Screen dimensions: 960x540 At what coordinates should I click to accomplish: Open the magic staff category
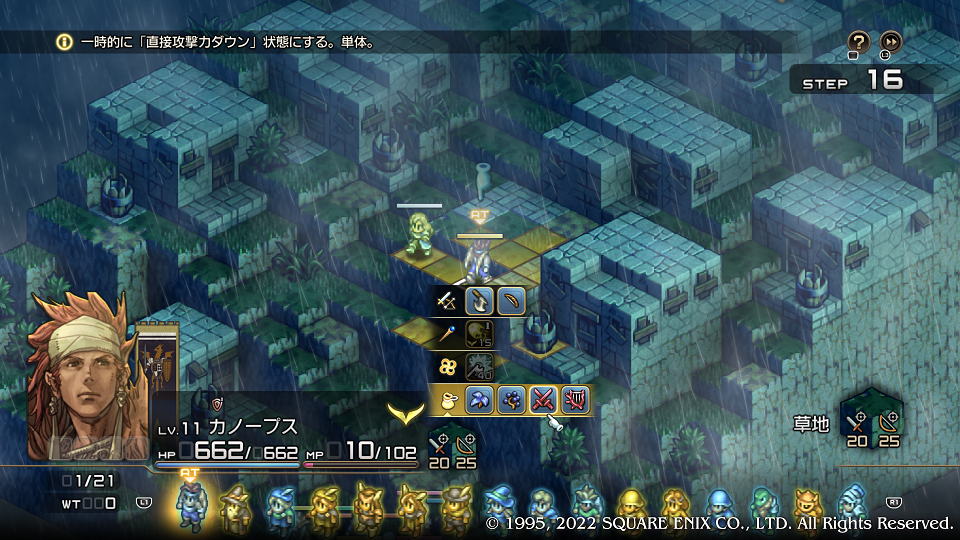point(448,333)
